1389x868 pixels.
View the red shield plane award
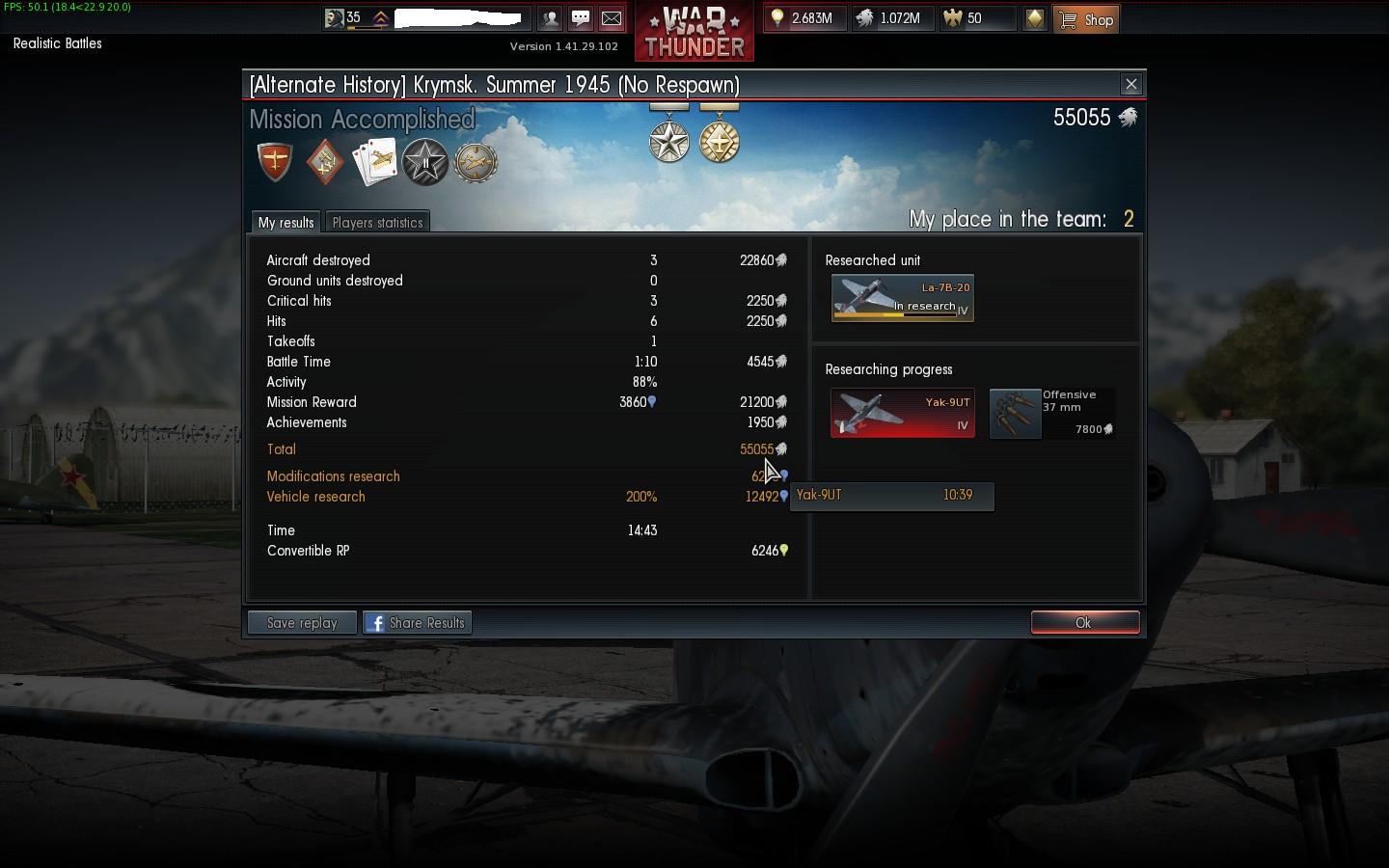pos(275,161)
